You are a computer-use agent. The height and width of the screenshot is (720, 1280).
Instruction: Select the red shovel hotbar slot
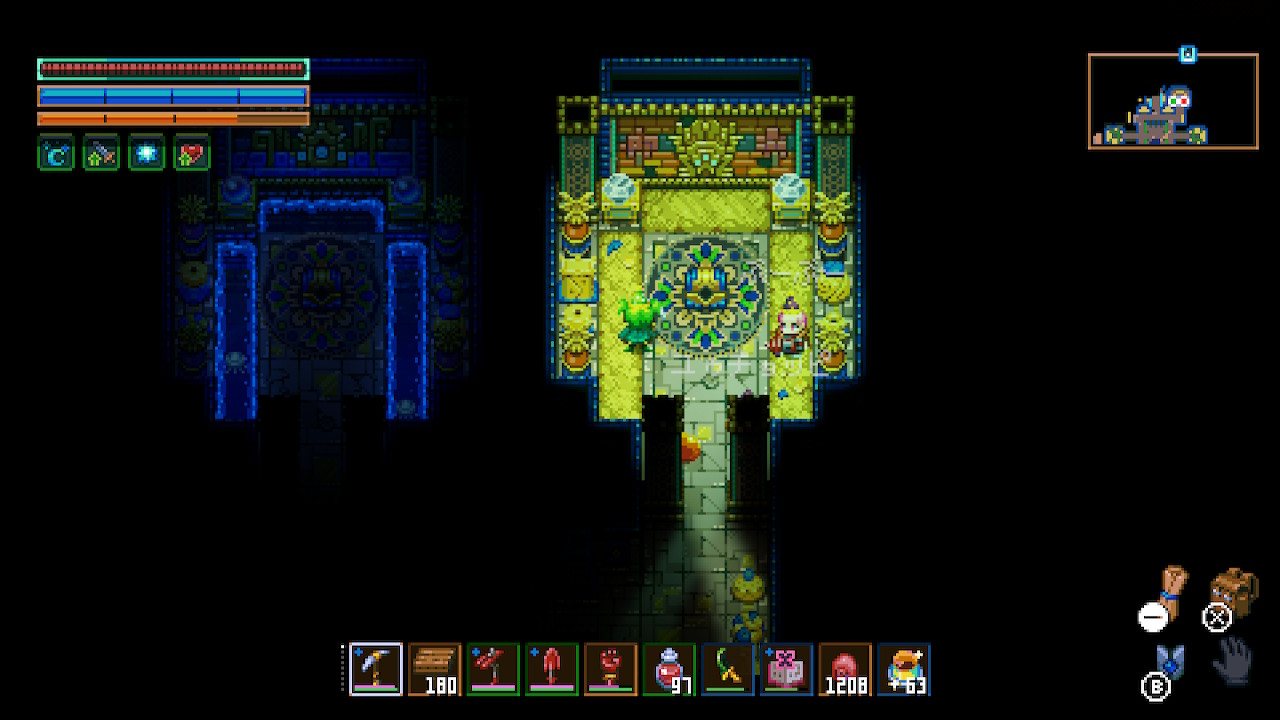pyautogui.click(x=552, y=669)
